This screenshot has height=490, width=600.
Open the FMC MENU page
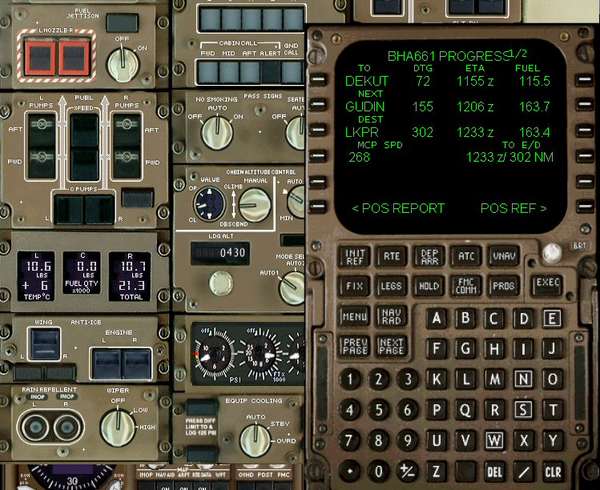[x=354, y=316]
